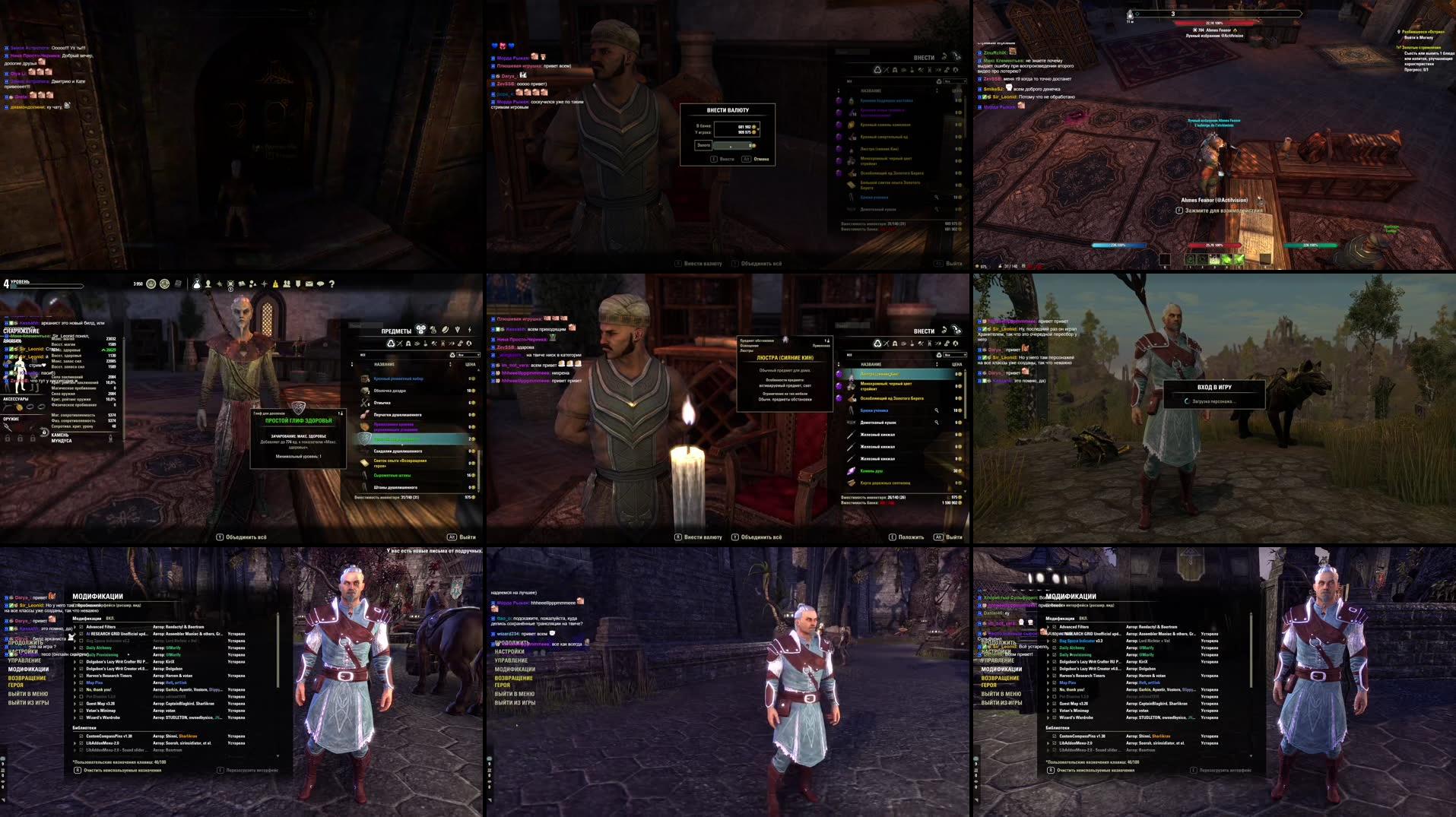Click the gold amount input field in the deposit dialog
Image resolution: width=1456 pixels, height=817 pixels.
(732, 146)
